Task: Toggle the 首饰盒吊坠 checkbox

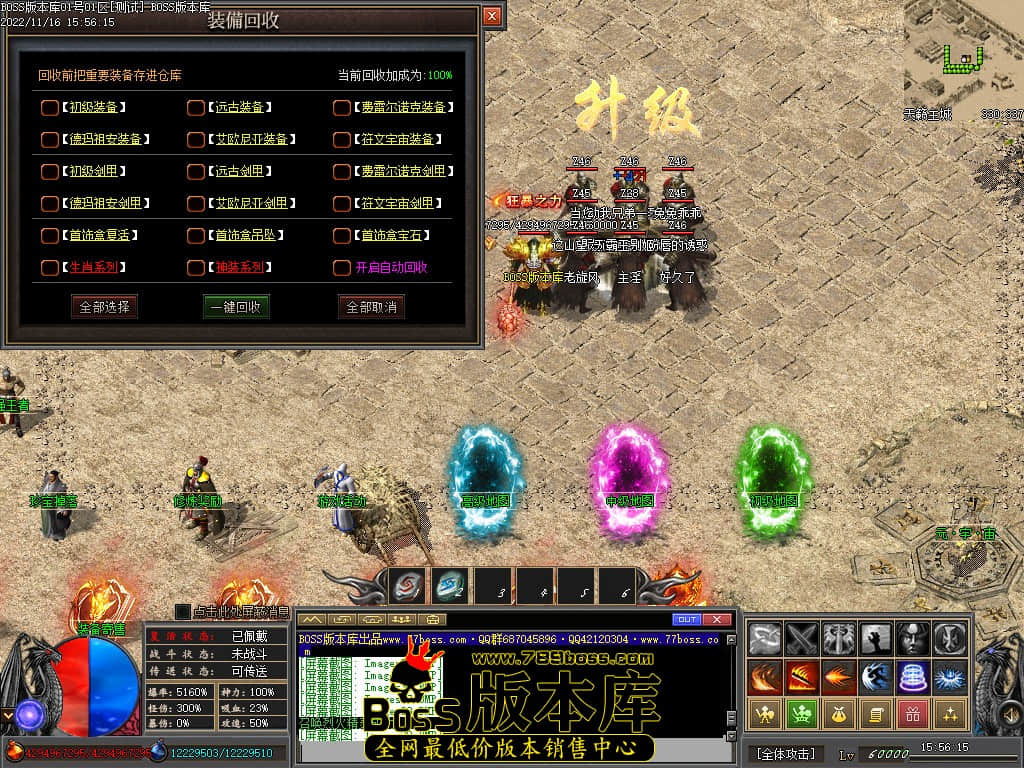Action: coord(196,235)
